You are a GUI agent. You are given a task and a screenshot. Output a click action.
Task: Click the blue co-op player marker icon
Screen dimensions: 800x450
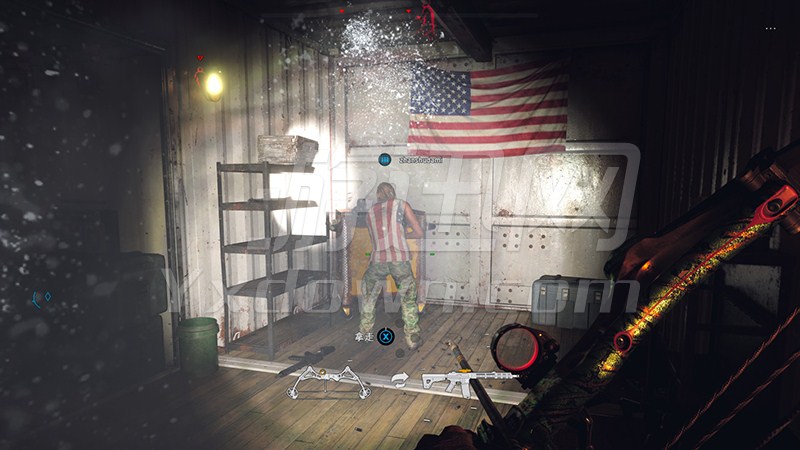tap(385, 159)
